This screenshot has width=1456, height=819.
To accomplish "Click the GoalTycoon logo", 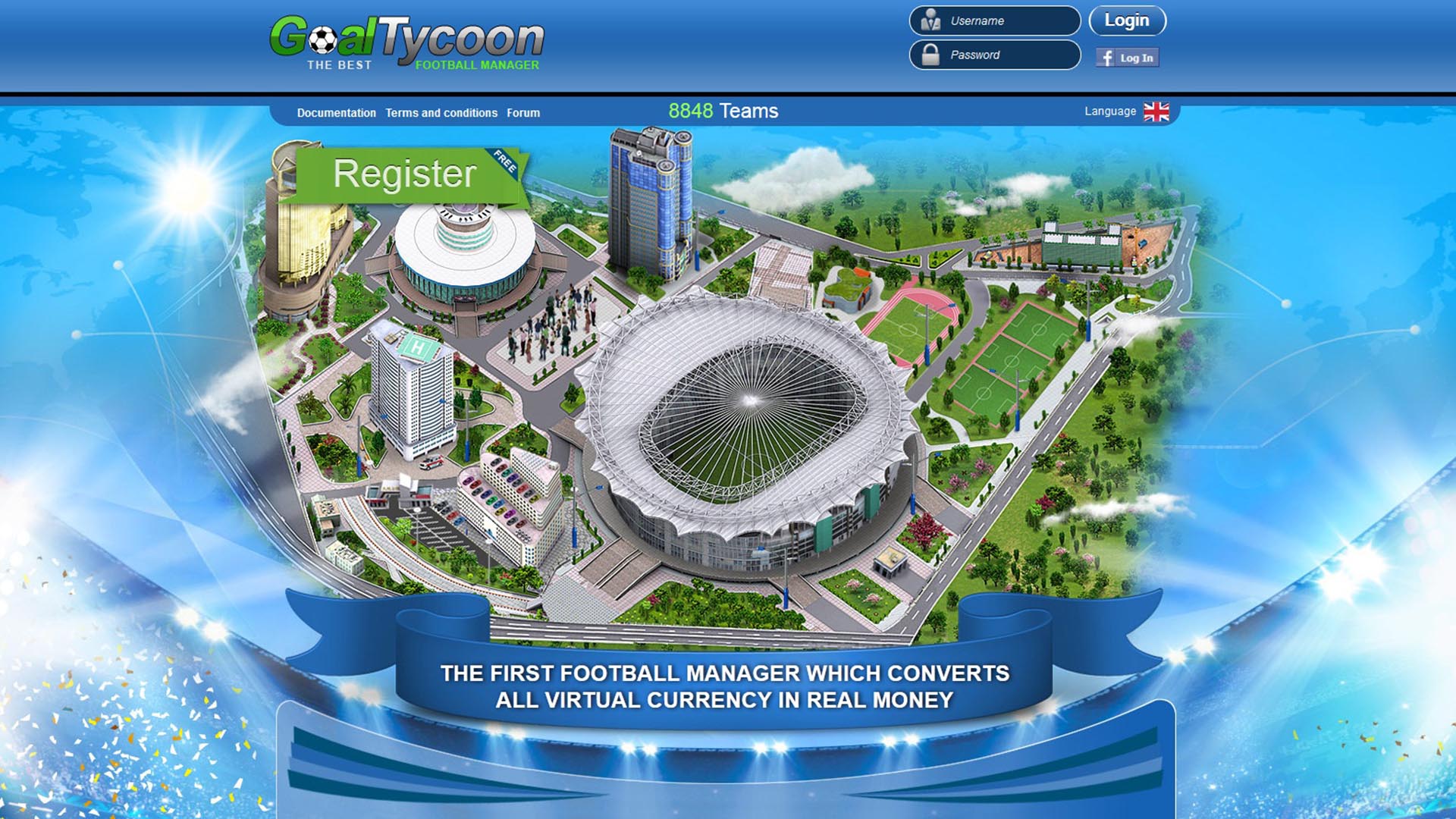I will click(x=406, y=43).
